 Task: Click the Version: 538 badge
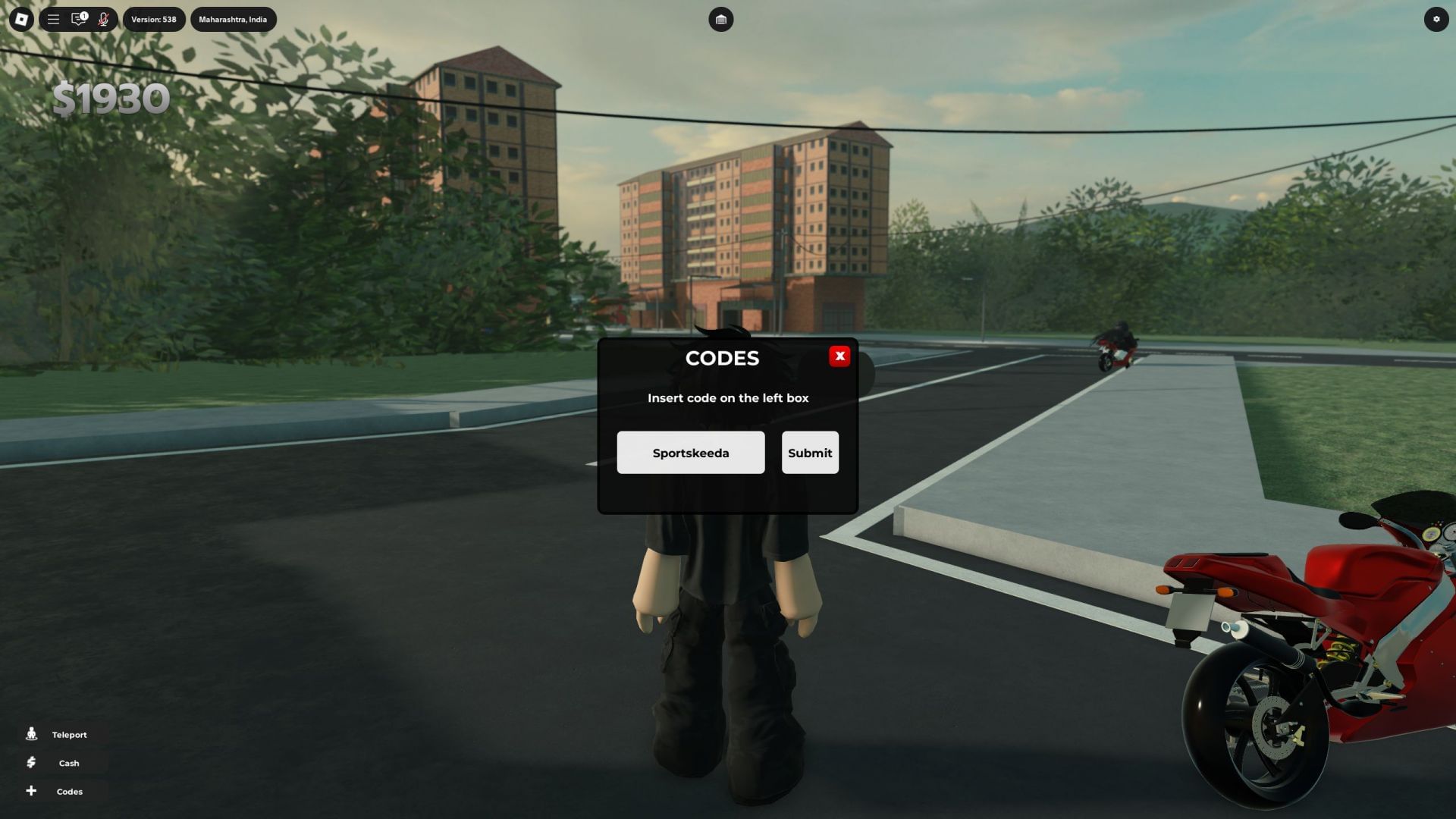point(154,19)
